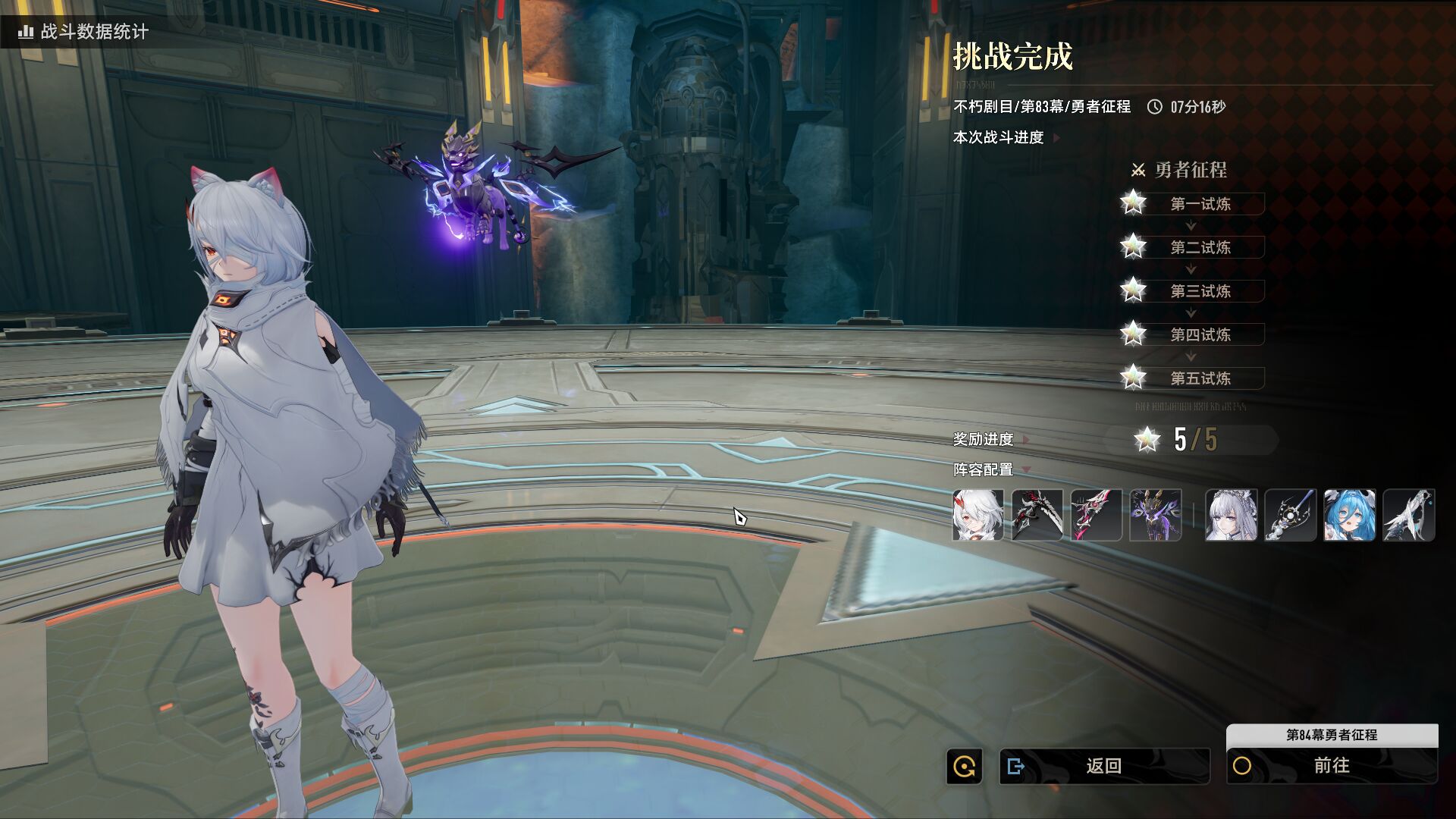This screenshot has width=1456, height=819.
Task: Inspect the pink and black weapon icon
Action: click(1096, 515)
